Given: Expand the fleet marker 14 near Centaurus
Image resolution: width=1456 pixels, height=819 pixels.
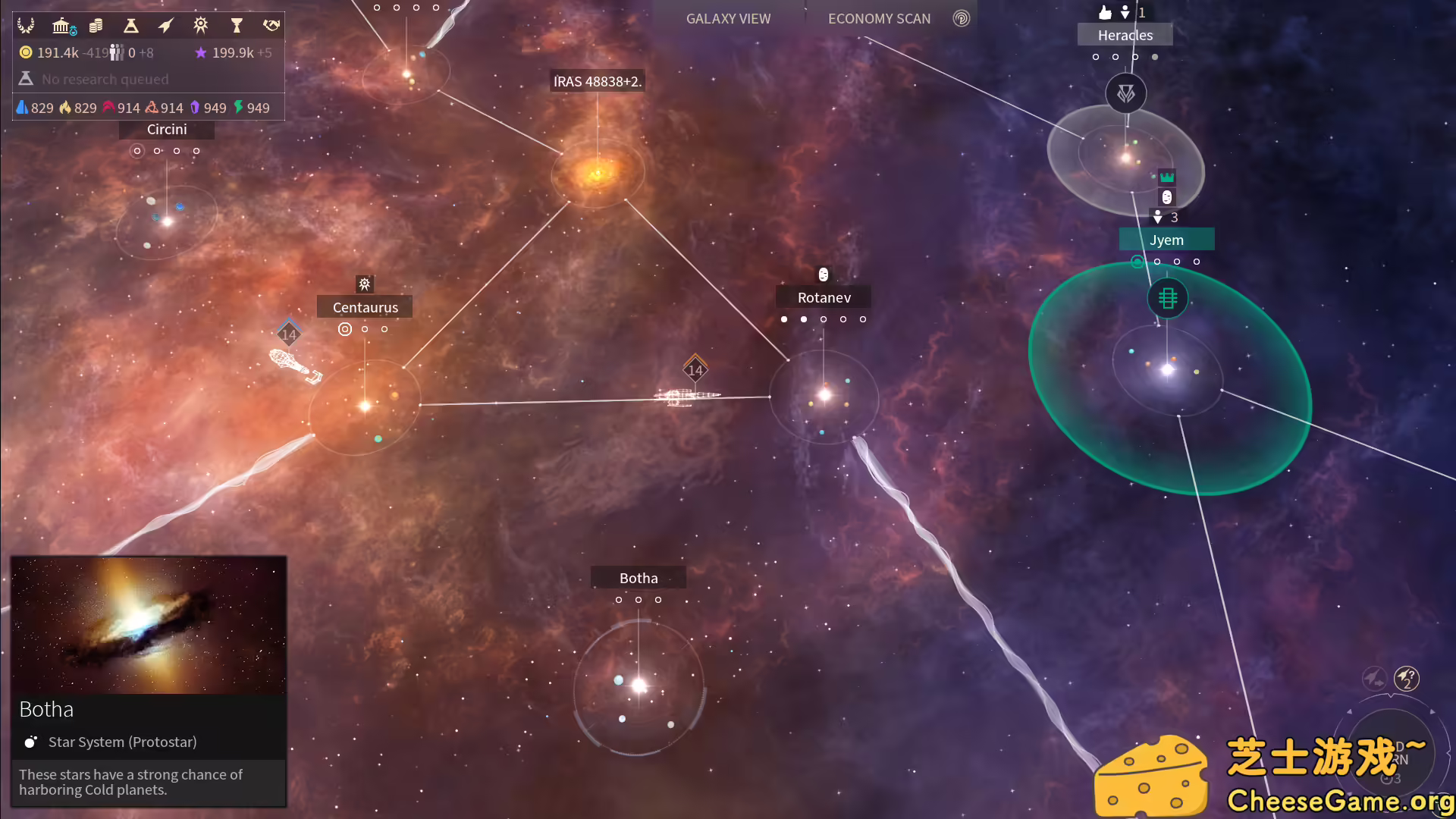Looking at the screenshot, I should point(287,333).
